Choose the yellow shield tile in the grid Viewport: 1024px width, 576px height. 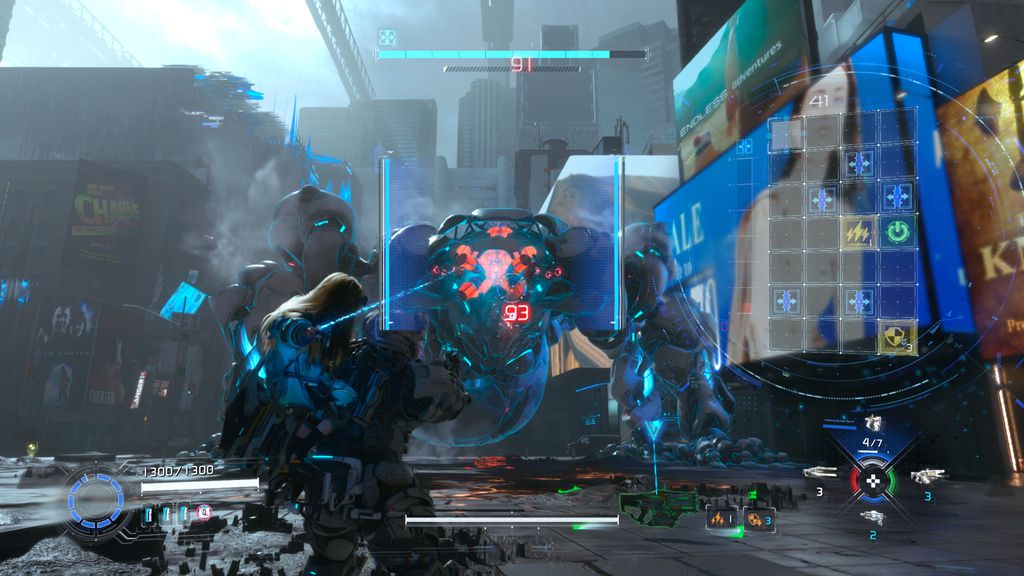coord(897,337)
